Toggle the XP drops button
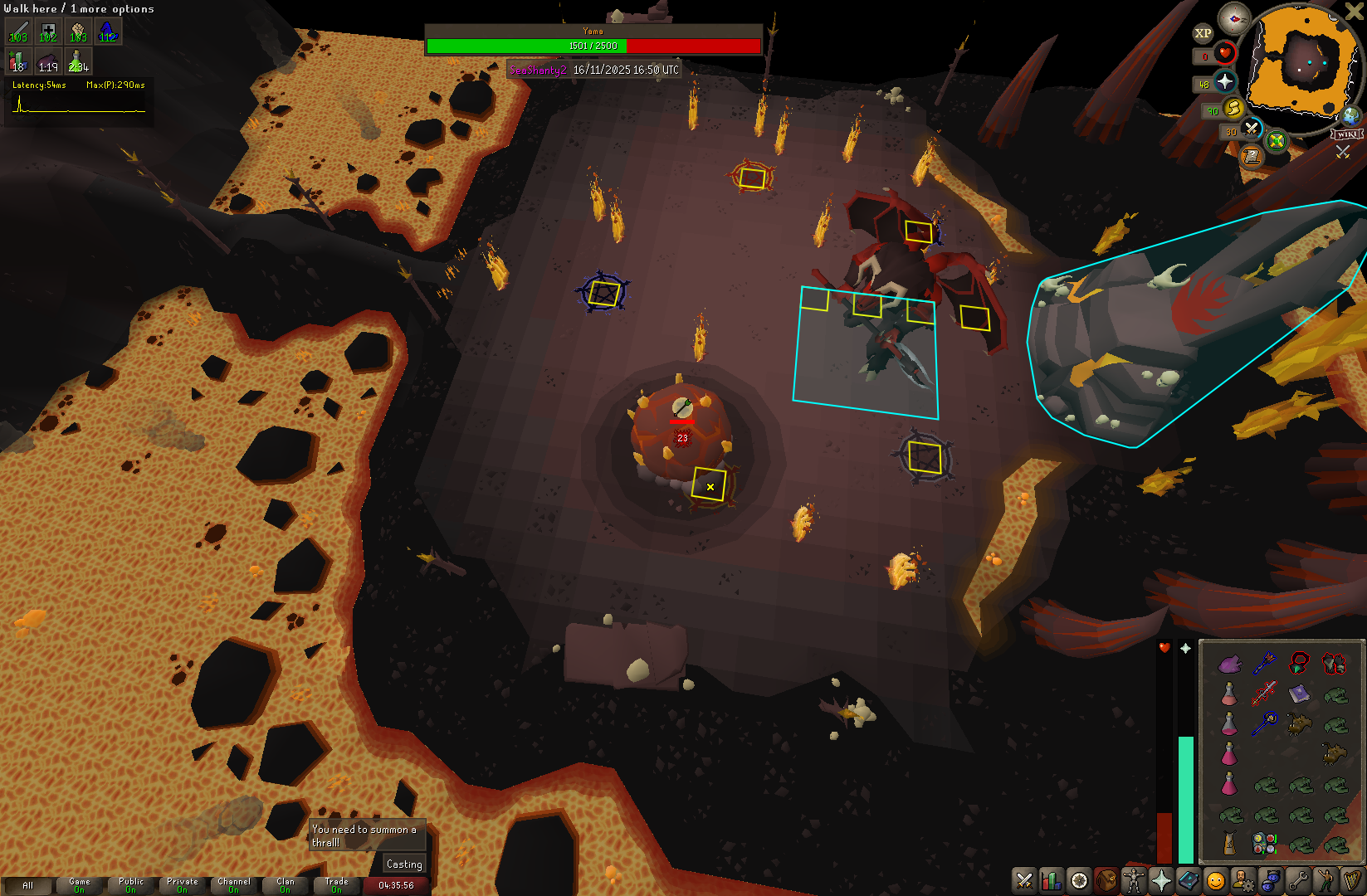 1203,33
